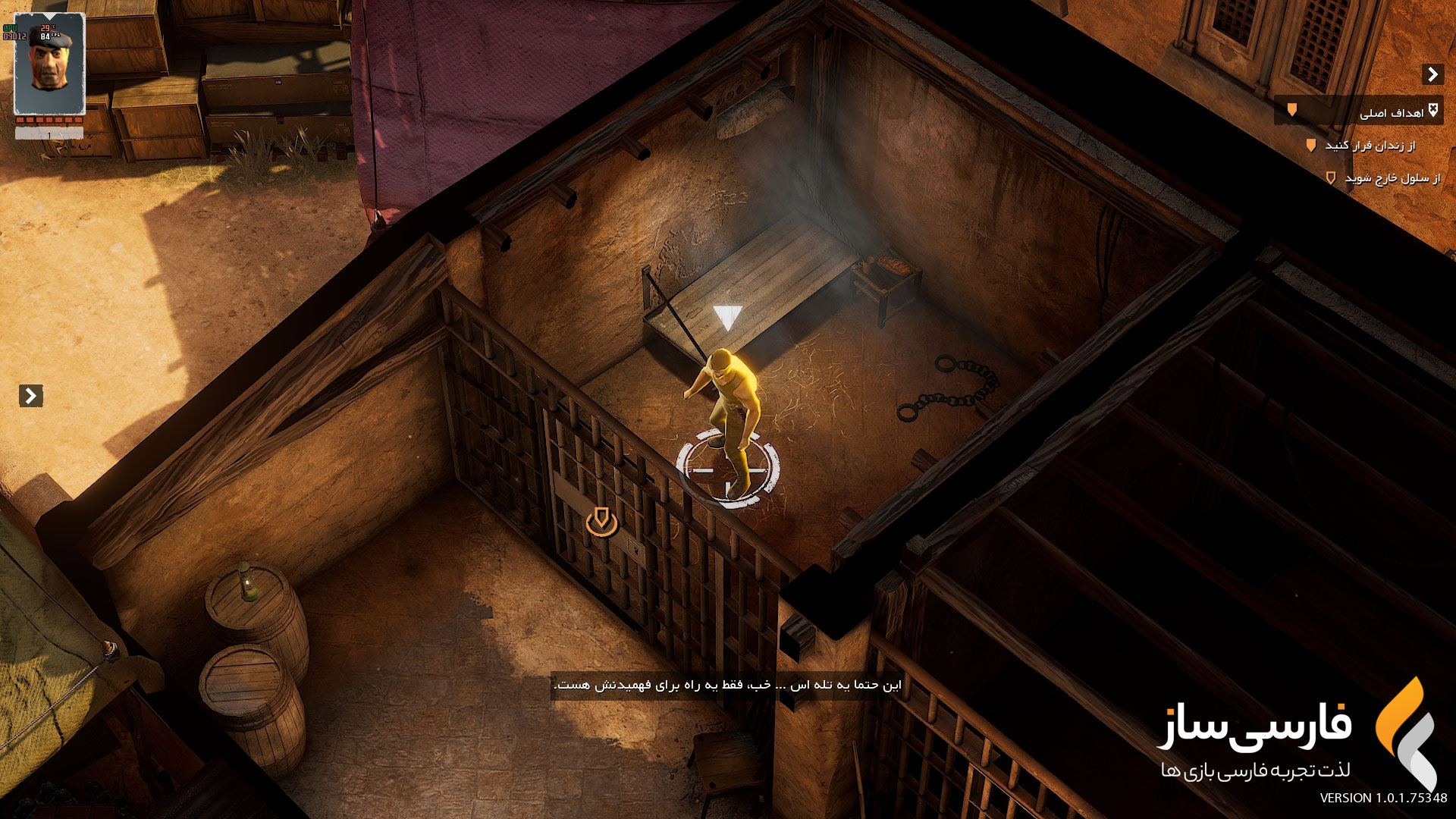Collapse the objectives panel with the top-right arrow
Image resolution: width=1456 pixels, height=819 pixels.
(x=1432, y=74)
